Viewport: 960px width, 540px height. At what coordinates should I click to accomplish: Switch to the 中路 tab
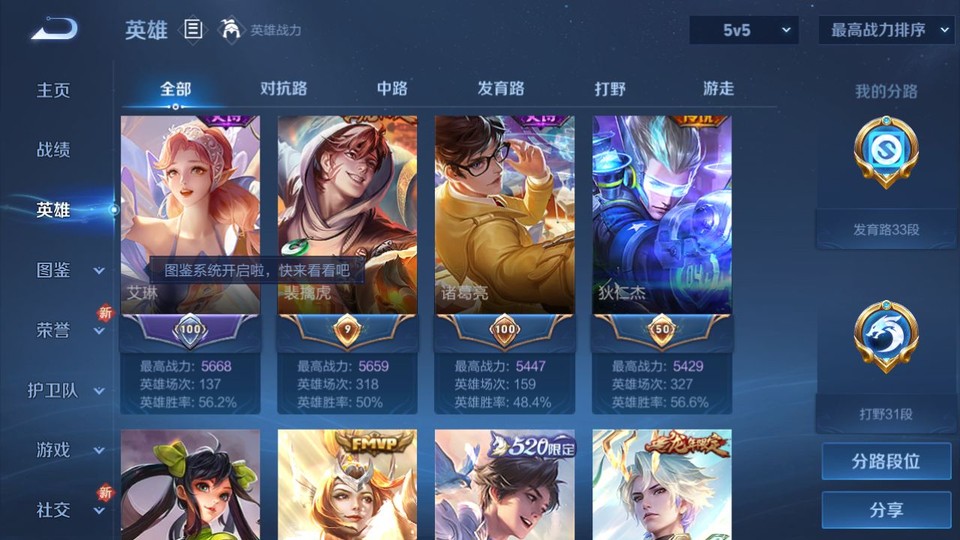pos(392,89)
